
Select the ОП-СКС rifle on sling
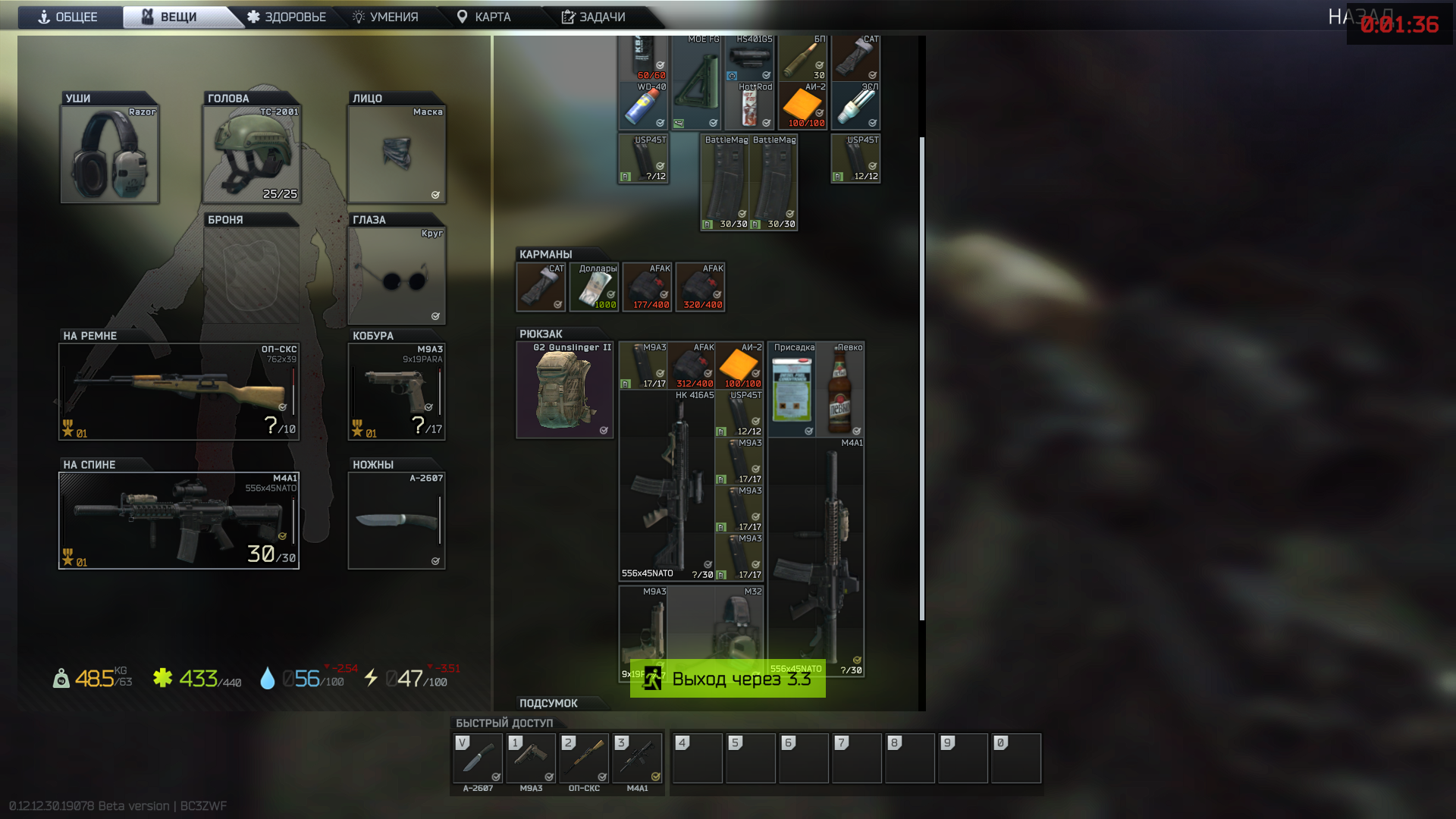click(179, 391)
